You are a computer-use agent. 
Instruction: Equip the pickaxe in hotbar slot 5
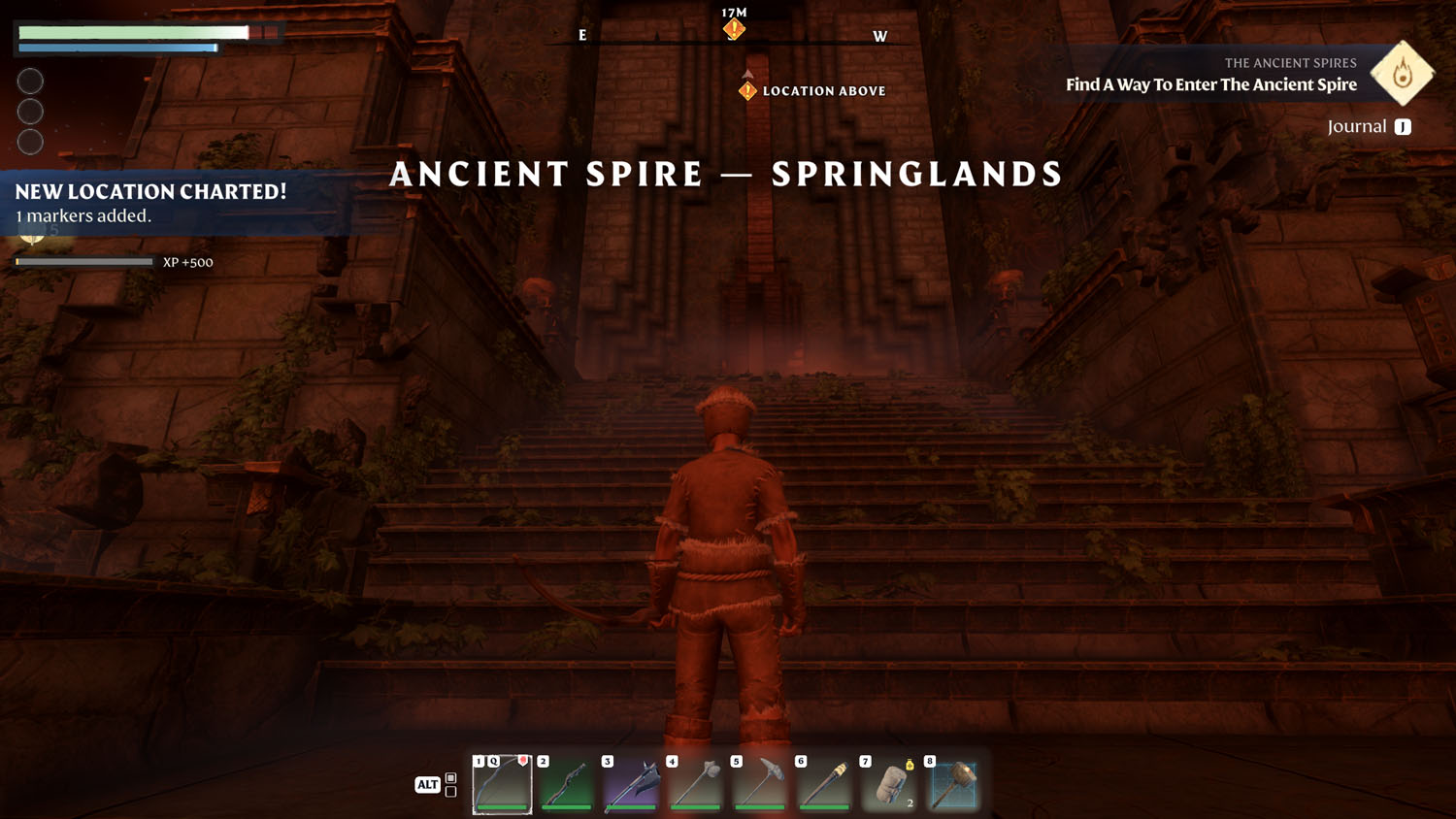[x=760, y=784]
